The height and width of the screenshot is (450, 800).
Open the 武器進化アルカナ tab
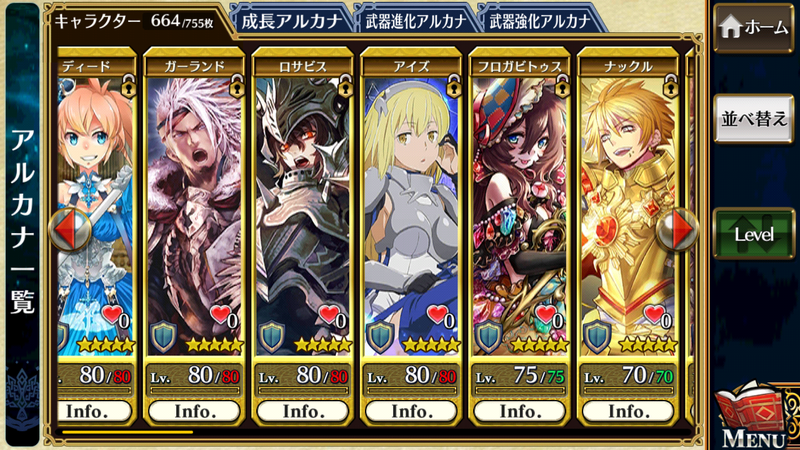415,20
